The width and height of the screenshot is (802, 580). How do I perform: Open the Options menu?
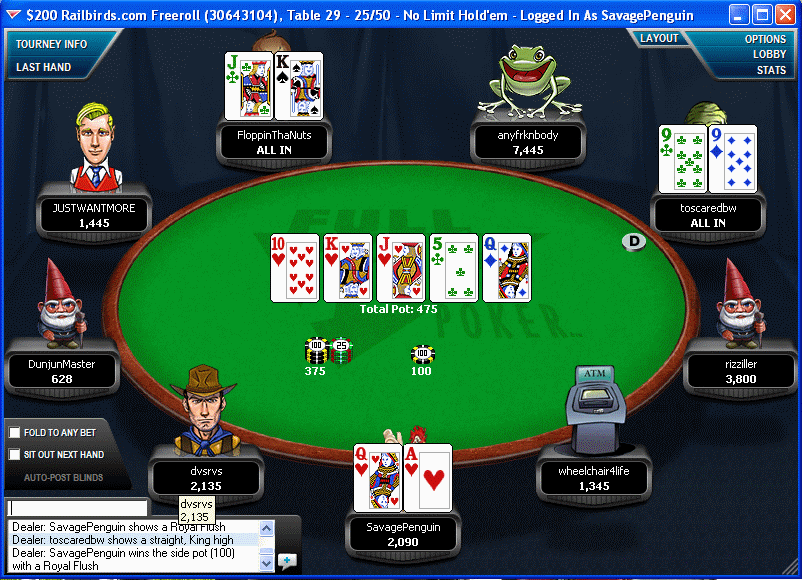[765, 39]
